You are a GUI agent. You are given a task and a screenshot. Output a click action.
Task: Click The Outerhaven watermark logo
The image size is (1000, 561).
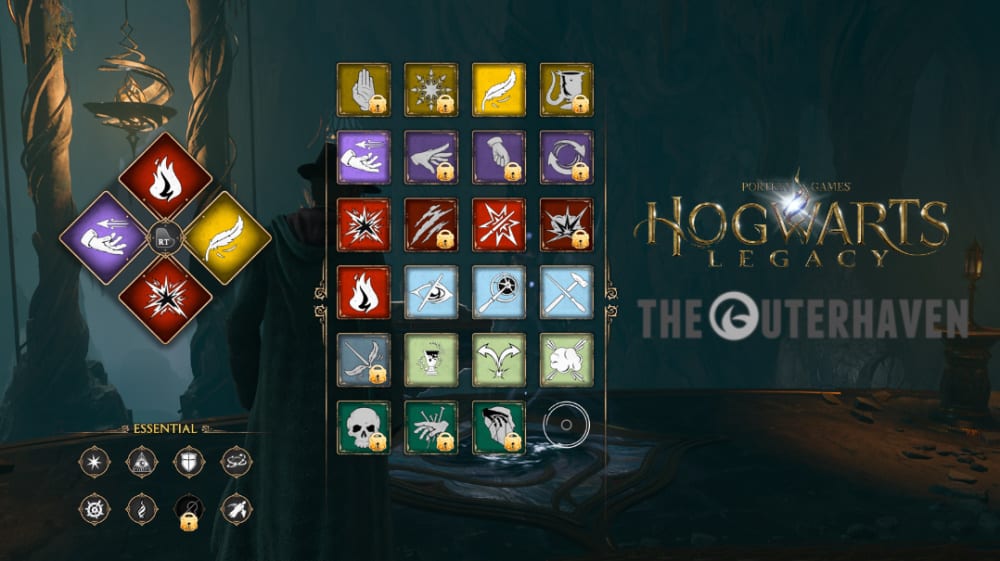click(803, 316)
